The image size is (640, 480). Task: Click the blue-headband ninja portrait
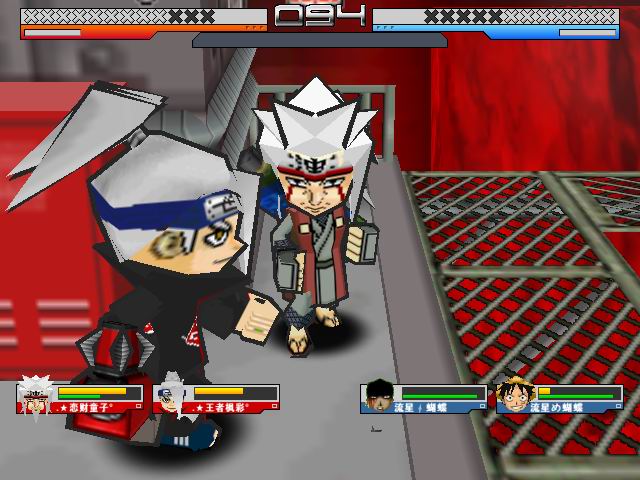[x=172, y=396]
